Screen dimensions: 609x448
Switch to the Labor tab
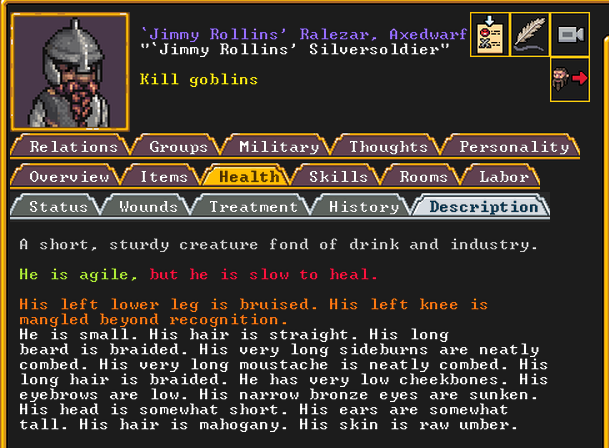[503, 177]
